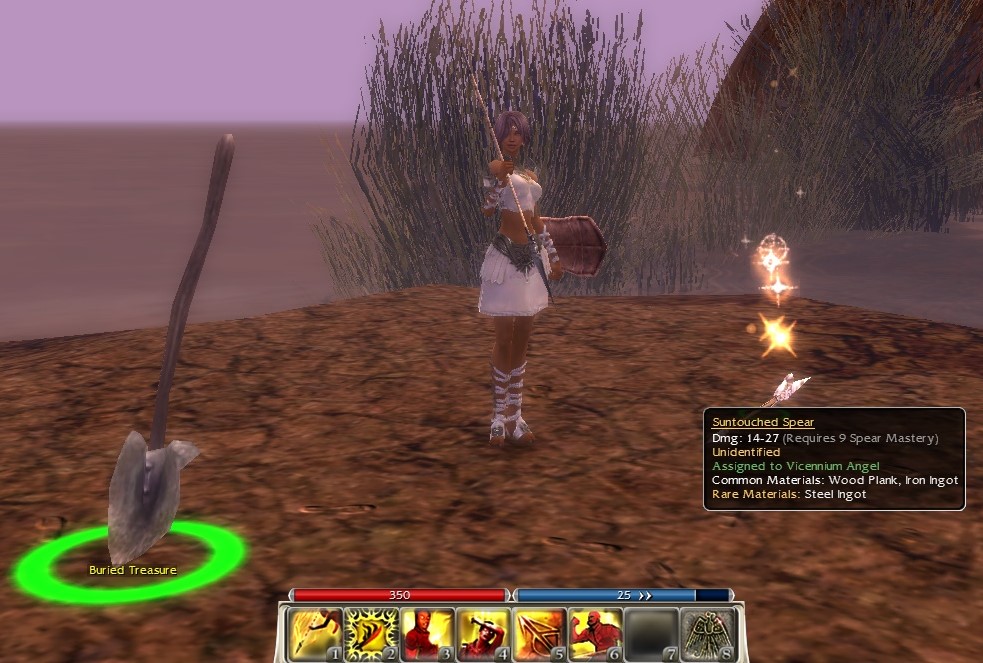The height and width of the screenshot is (663, 983).
Task: Select the Buried Treasure label
Action: [x=133, y=570]
